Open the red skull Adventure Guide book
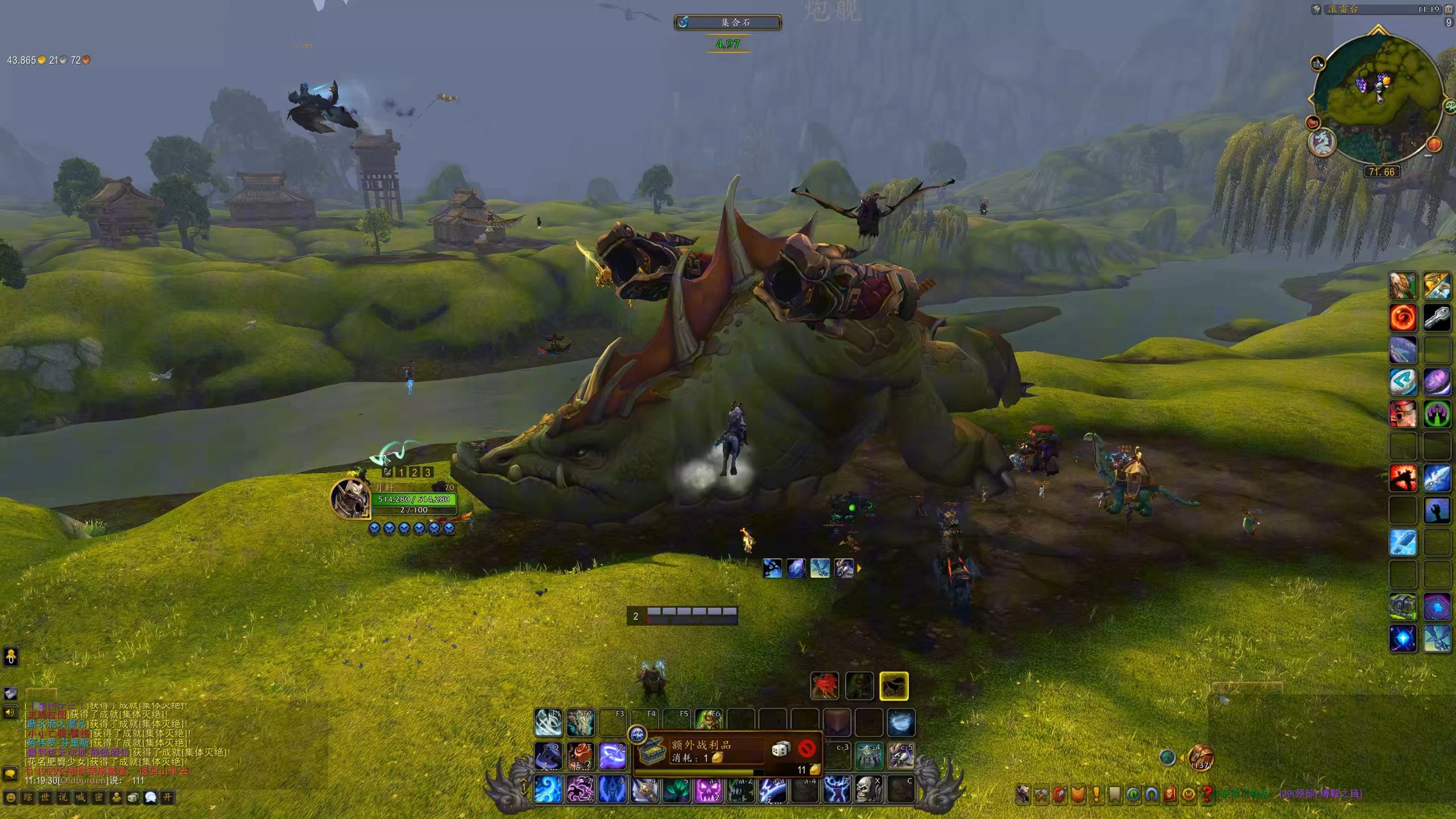This screenshot has width=1456, height=819. click(1170, 795)
